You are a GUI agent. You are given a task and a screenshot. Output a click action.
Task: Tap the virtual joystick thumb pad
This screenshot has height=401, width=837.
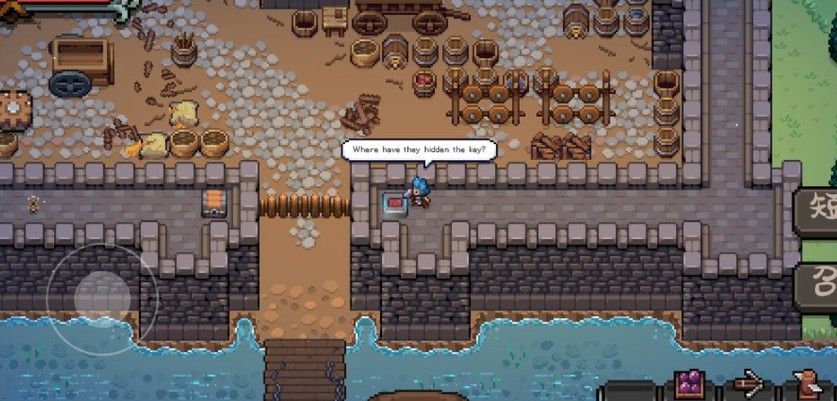[x=102, y=295]
